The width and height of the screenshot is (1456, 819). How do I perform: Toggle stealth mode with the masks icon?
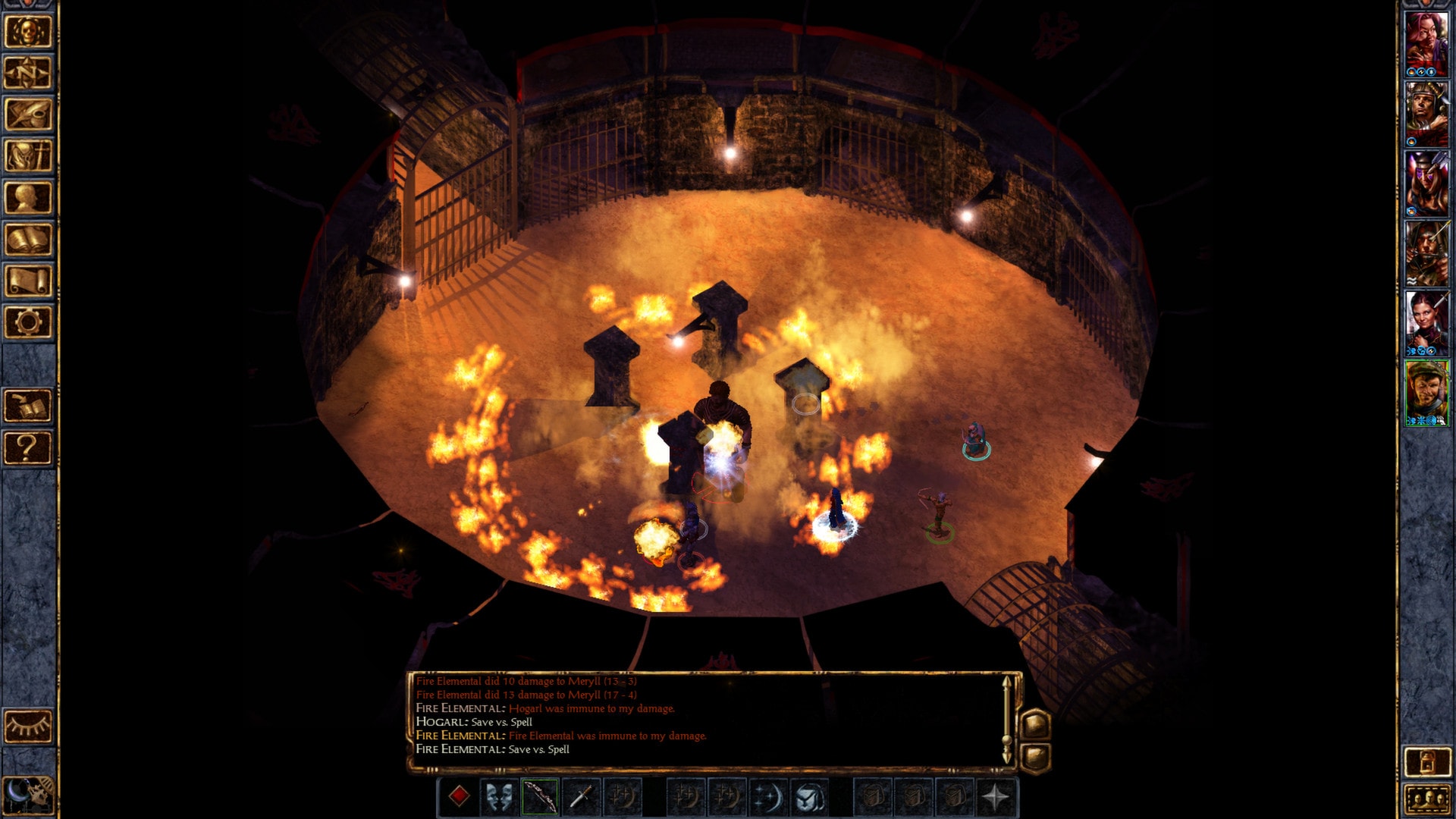coord(498,795)
